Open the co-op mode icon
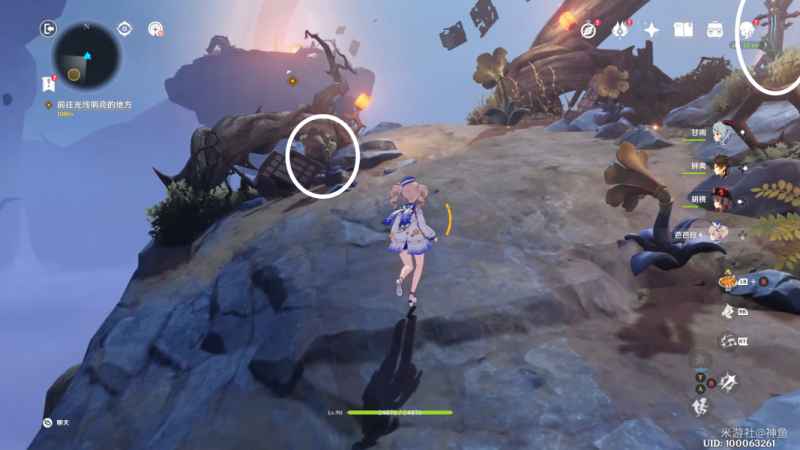 coord(155,29)
